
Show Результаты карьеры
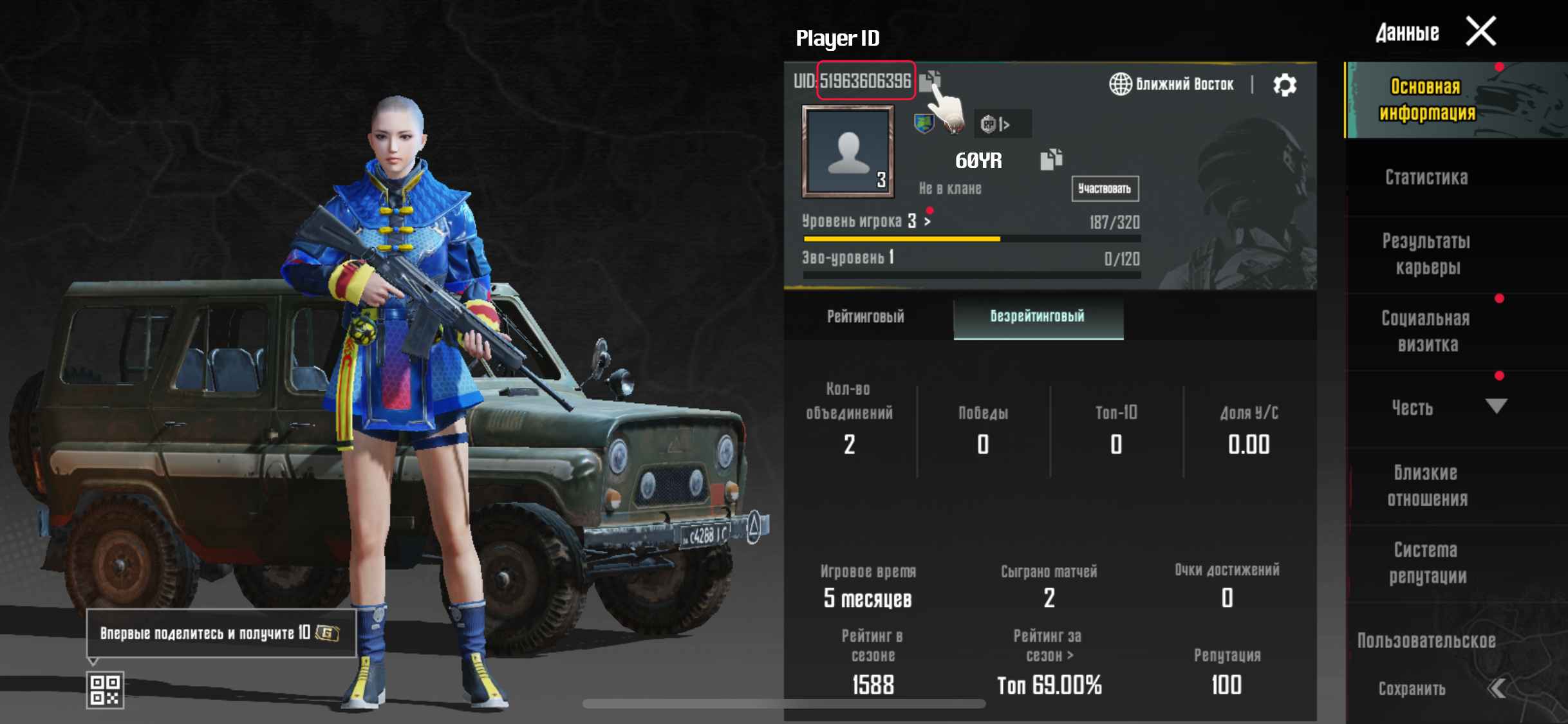click(1426, 254)
